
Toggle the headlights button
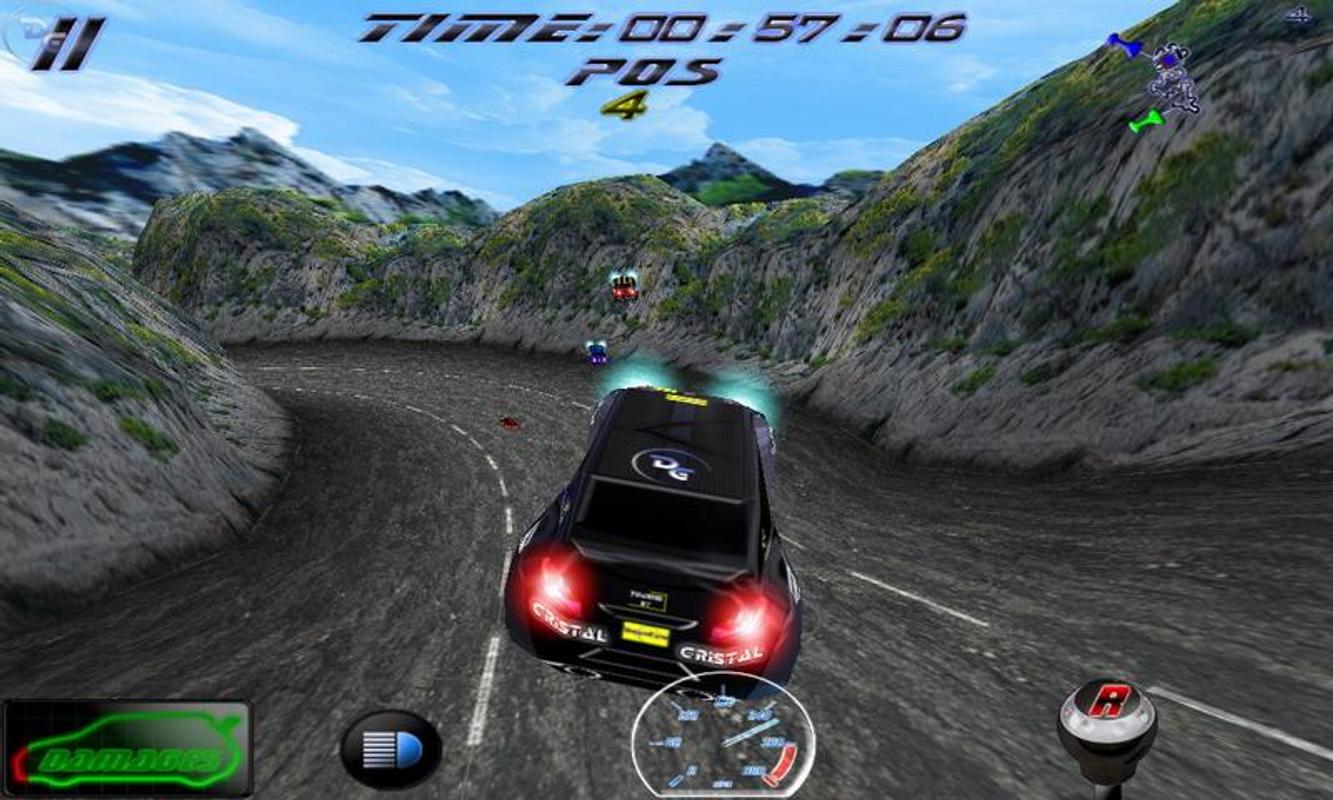(x=391, y=749)
